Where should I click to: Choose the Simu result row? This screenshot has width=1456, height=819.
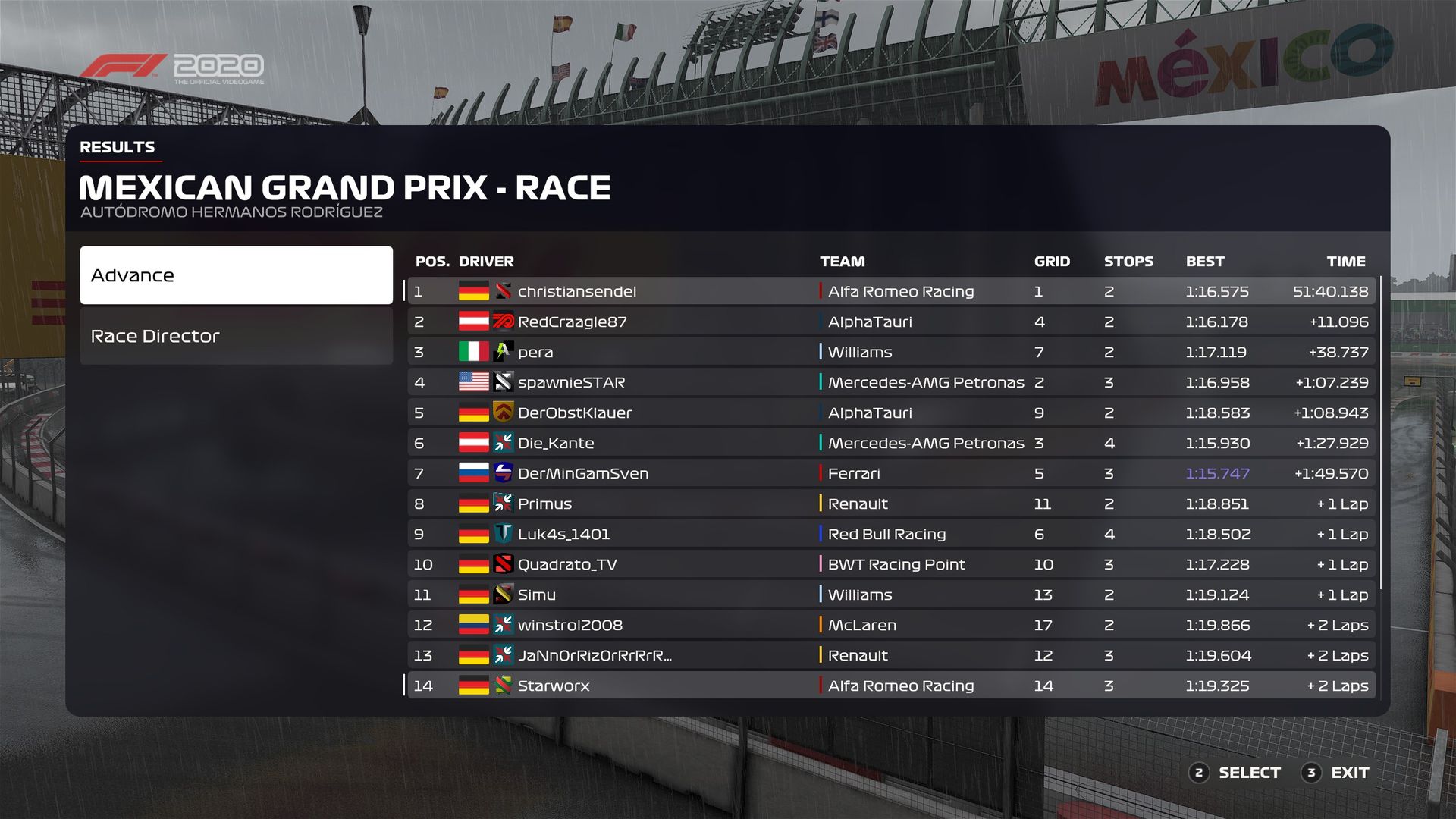891,595
